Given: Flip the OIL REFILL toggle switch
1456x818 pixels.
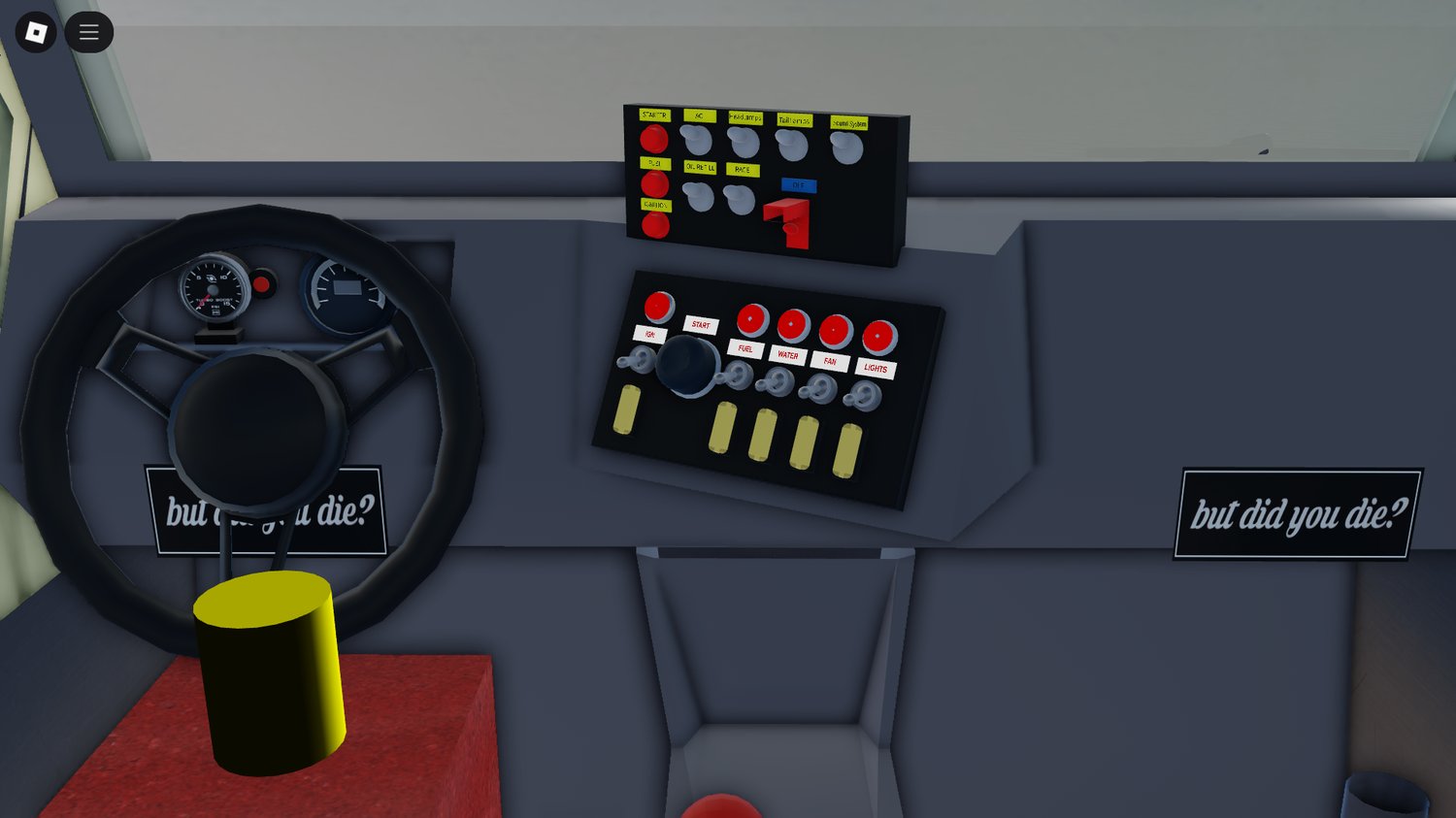Looking at the screenshot, I should 700,199.
